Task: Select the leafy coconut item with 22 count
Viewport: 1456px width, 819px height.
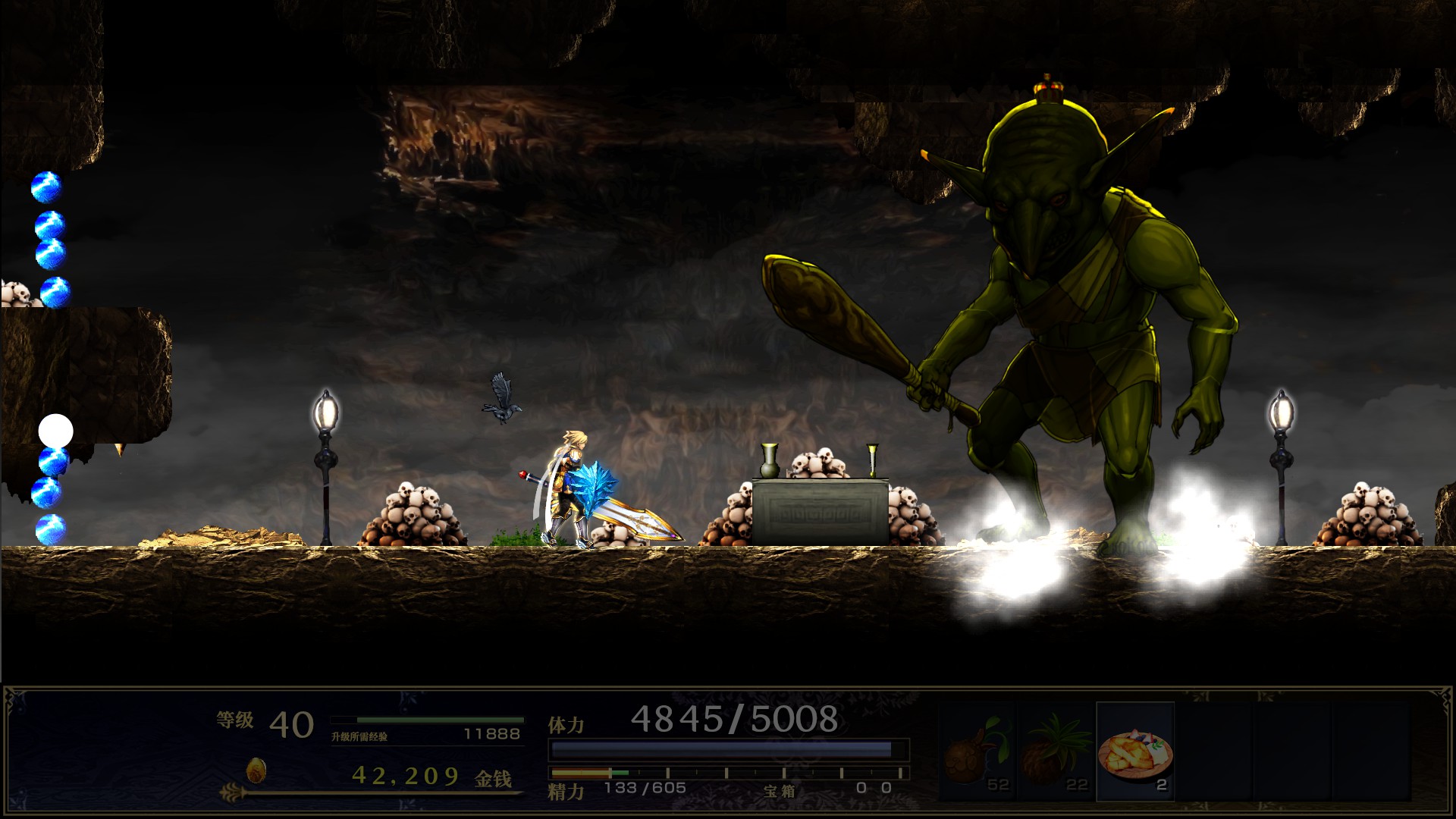Action: tap(1056, 752)
